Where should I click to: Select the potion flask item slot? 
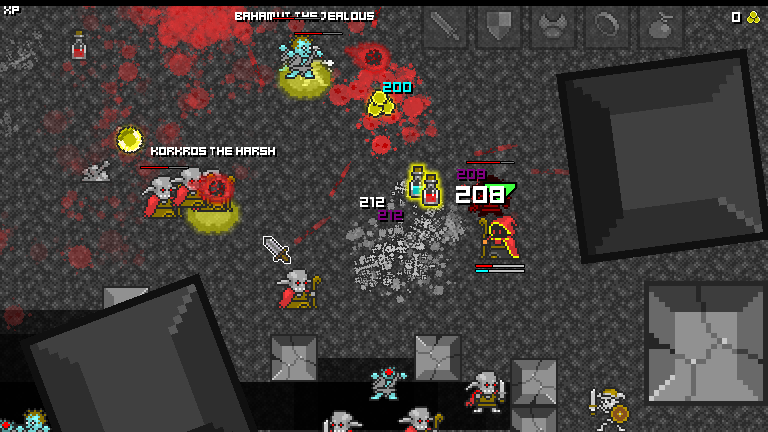pos(661,28)
